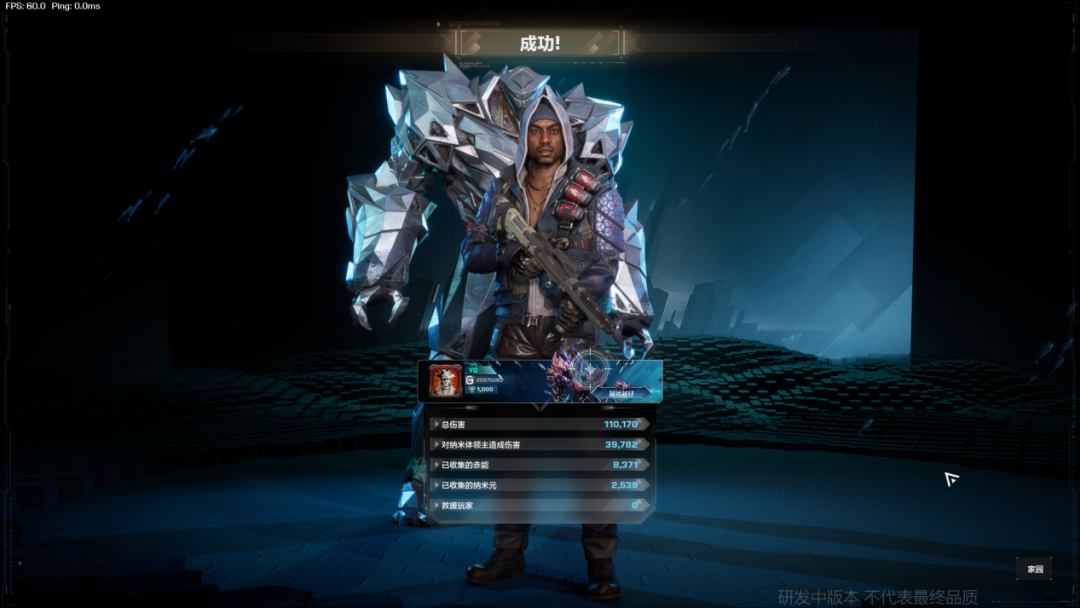Click the player avatar portrait
The image size is (1080, 608).
[444, 380]
